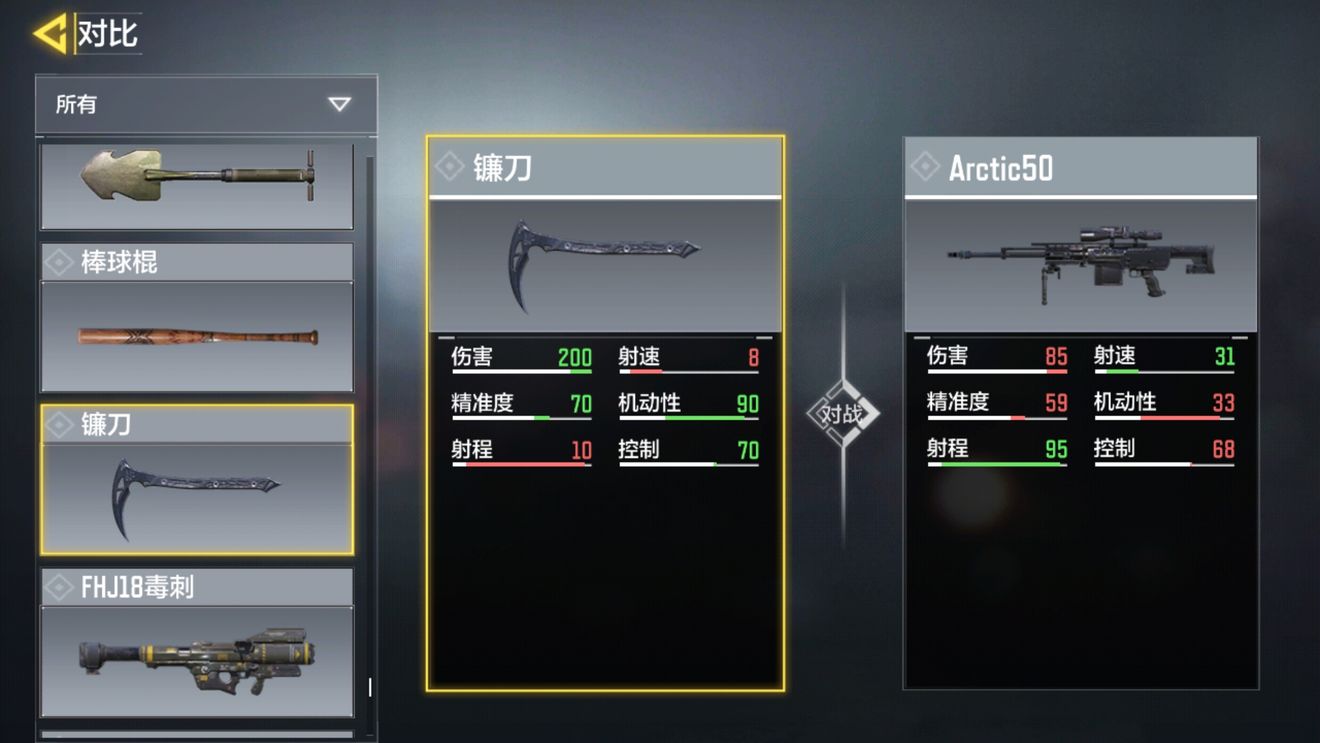This screenshot has height=743, width=1320.
Task: Pick the FHJ18毒刺 launcher entry
Action: (x=196, y=643)
